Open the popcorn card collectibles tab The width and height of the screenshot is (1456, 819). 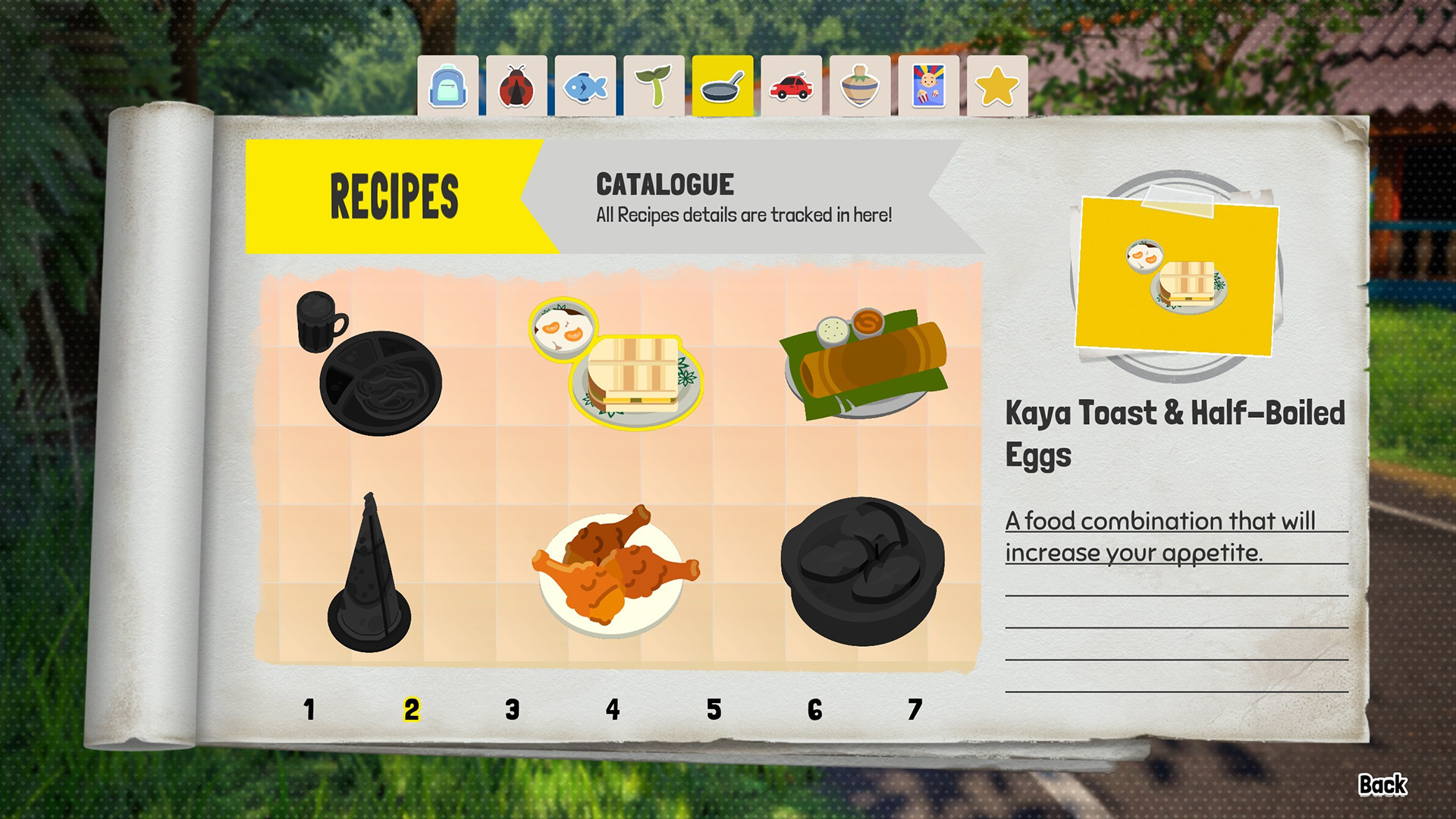click(927, 85)
